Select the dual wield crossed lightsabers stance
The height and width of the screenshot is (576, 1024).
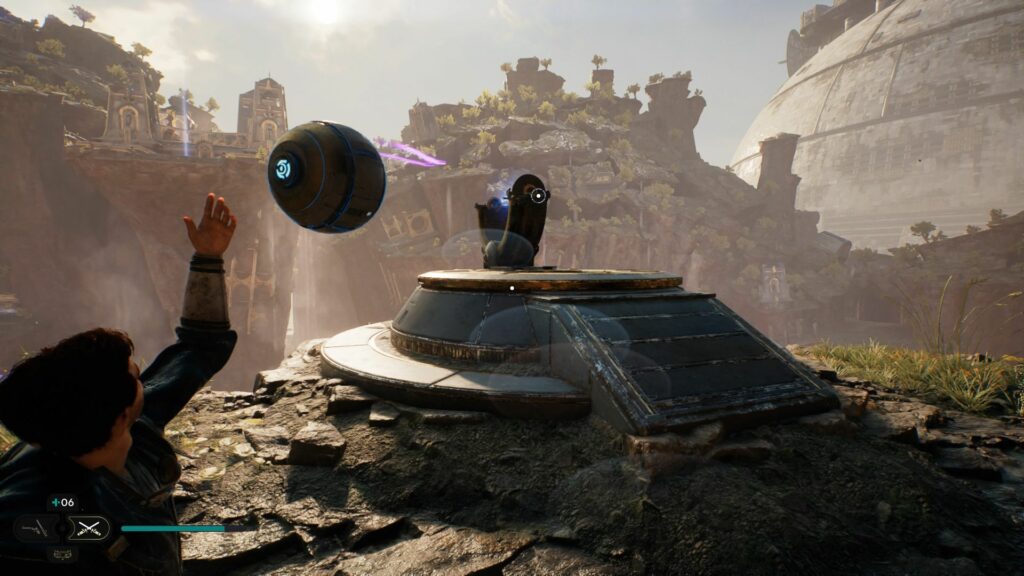tap(91, 528)
